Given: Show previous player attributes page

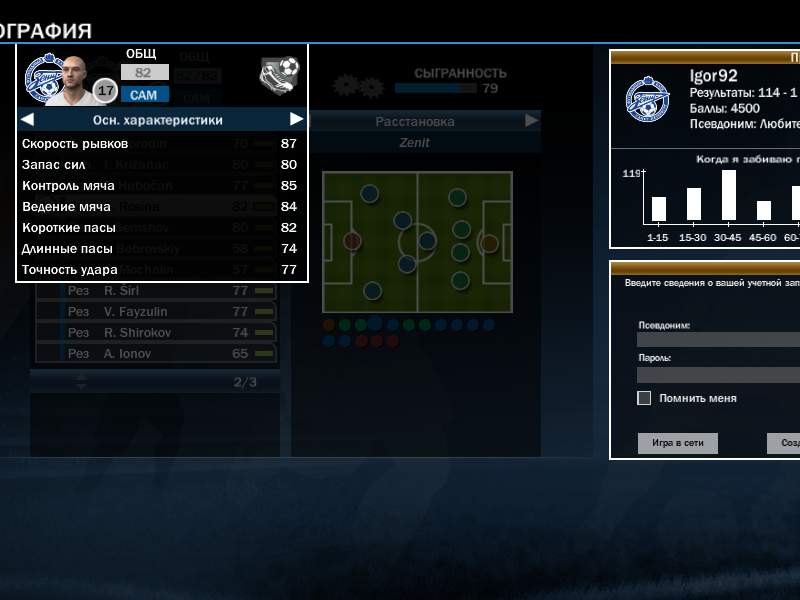Looking at the screenshot, I should pos(27,119).
